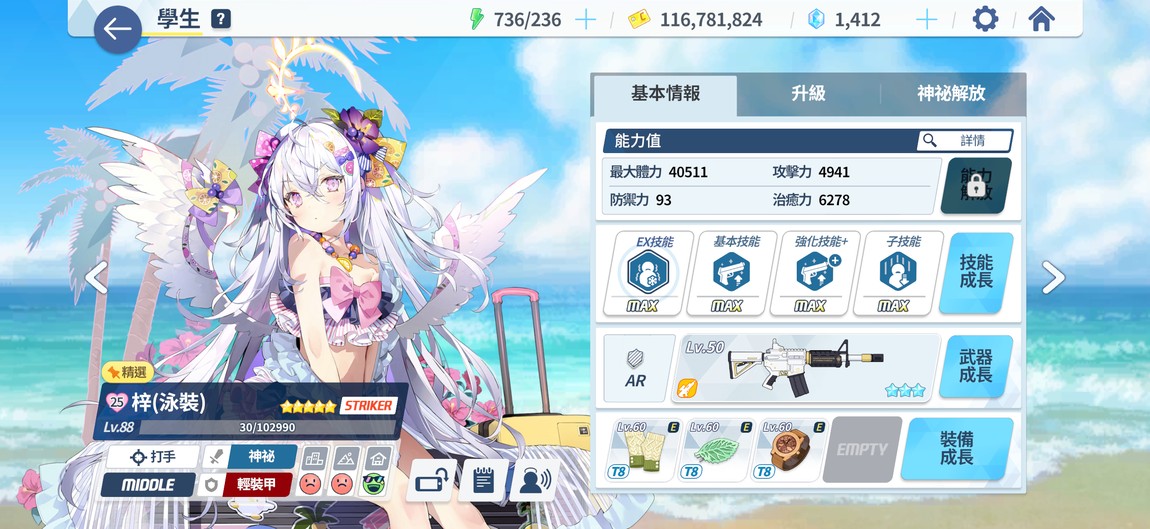Add more pyroxene with the plus button
The height and width of the screenshot is (529, 1150).
click(927, 19)
